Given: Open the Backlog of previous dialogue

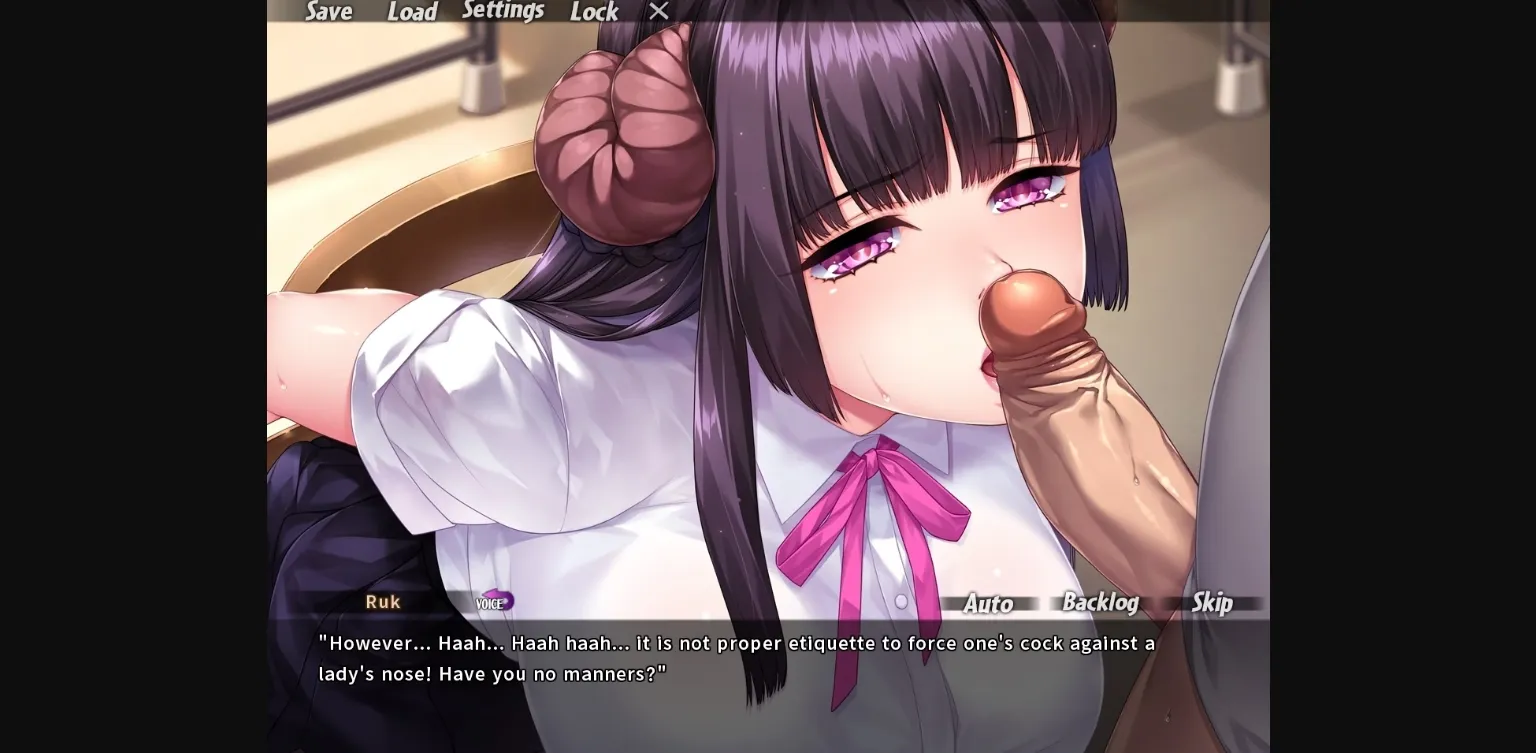Looking at the screenshot, I should tap(1100, 603).
